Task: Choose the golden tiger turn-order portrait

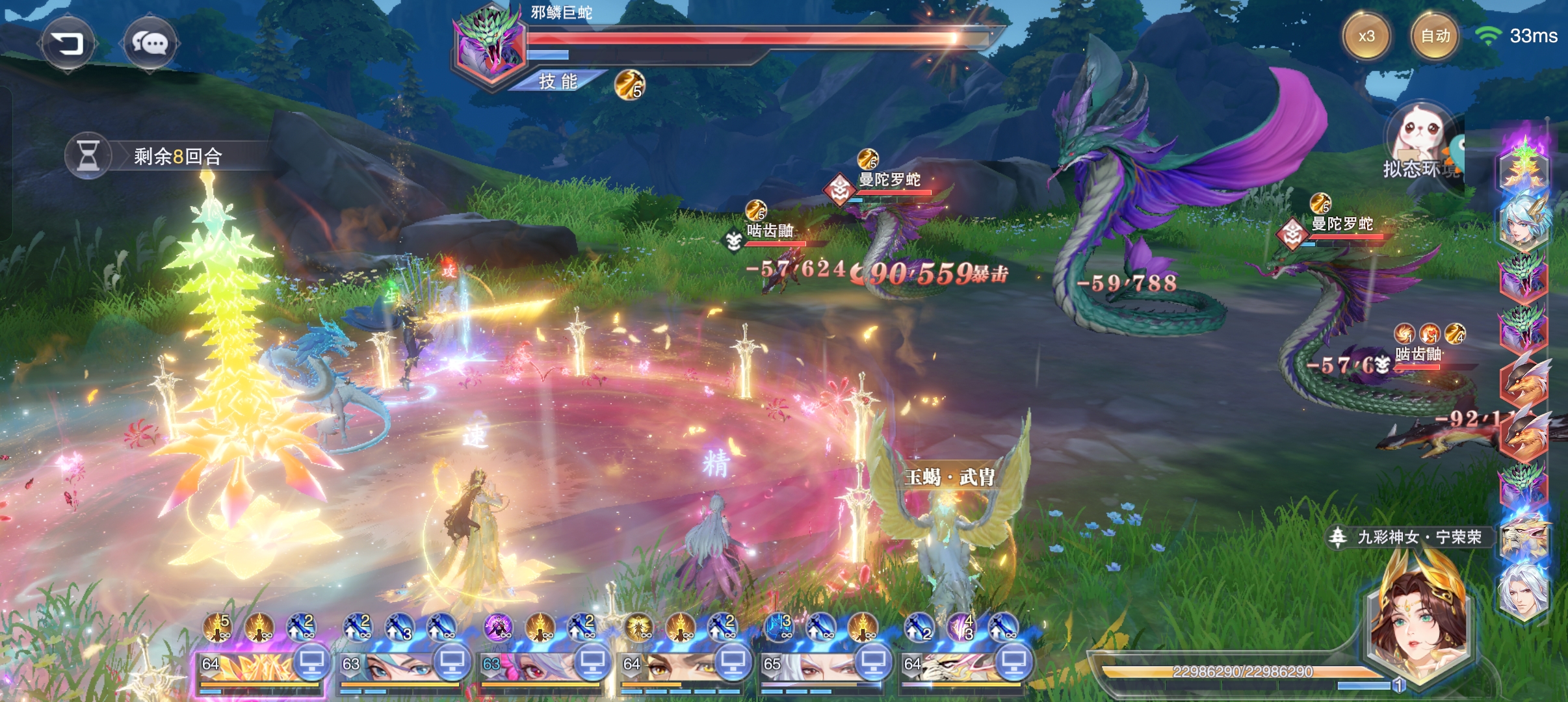Action: click(x=1524, y=536)
